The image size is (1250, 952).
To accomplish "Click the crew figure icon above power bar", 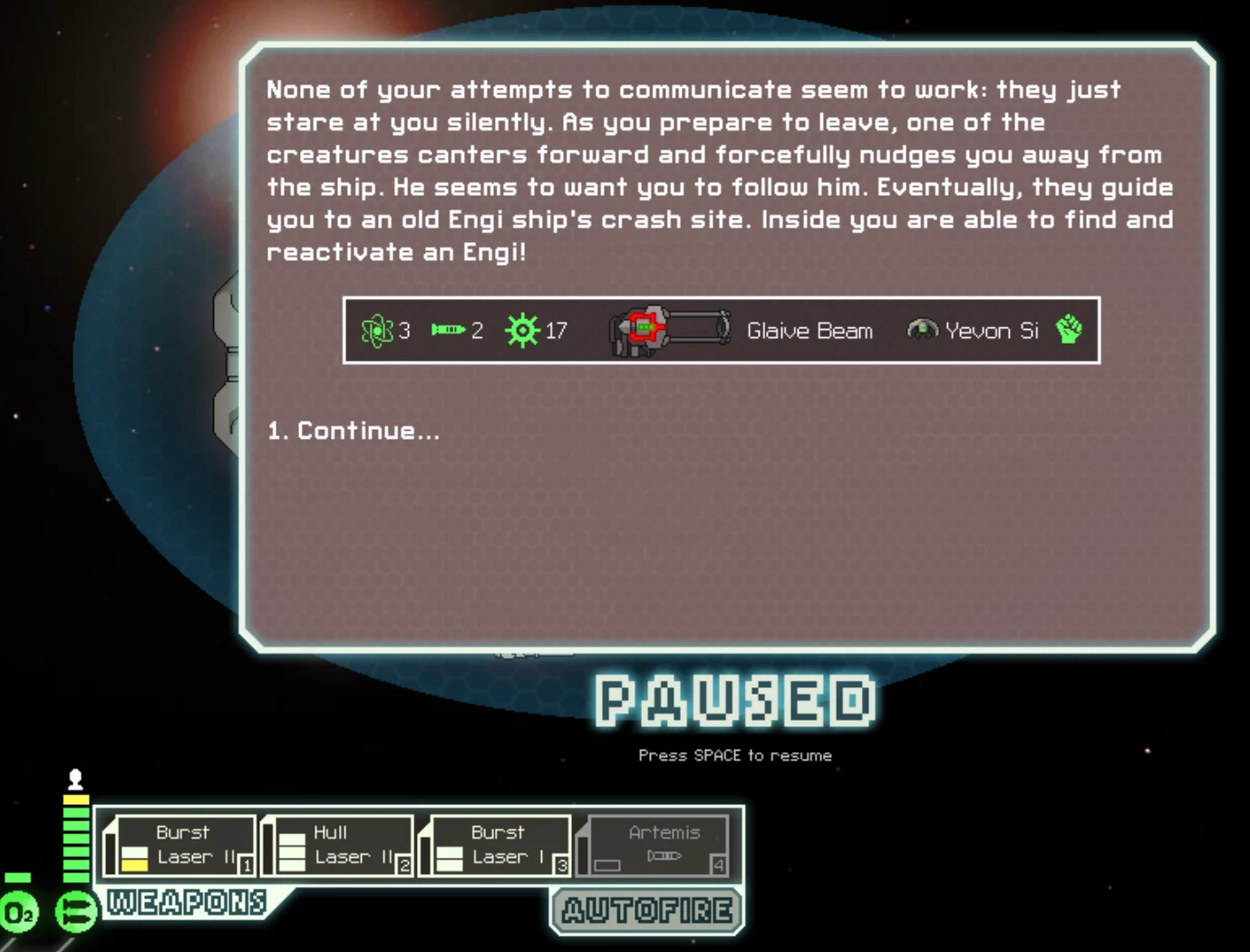I will [73, 778].
